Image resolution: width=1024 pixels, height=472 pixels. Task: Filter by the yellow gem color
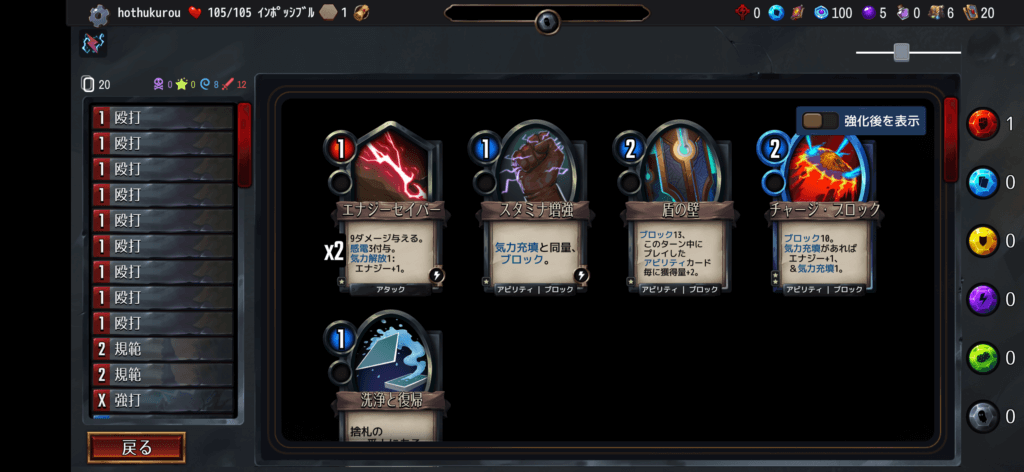(x=984, y=241)
